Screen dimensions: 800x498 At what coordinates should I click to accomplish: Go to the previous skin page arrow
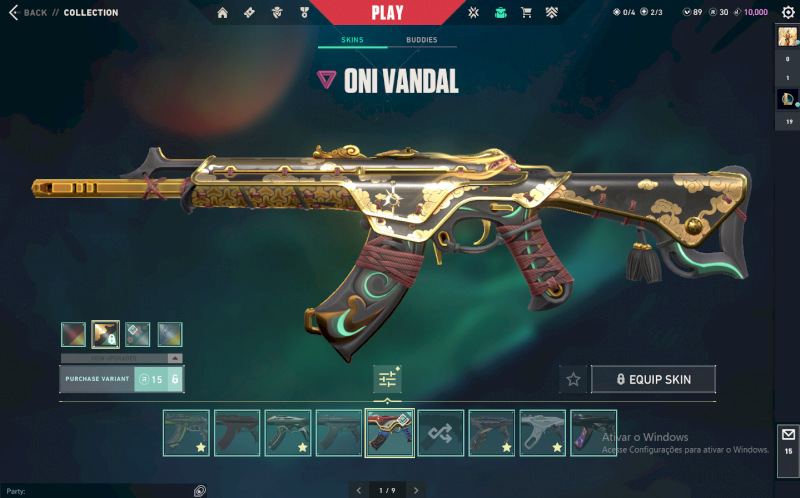[x=359, y=490]
